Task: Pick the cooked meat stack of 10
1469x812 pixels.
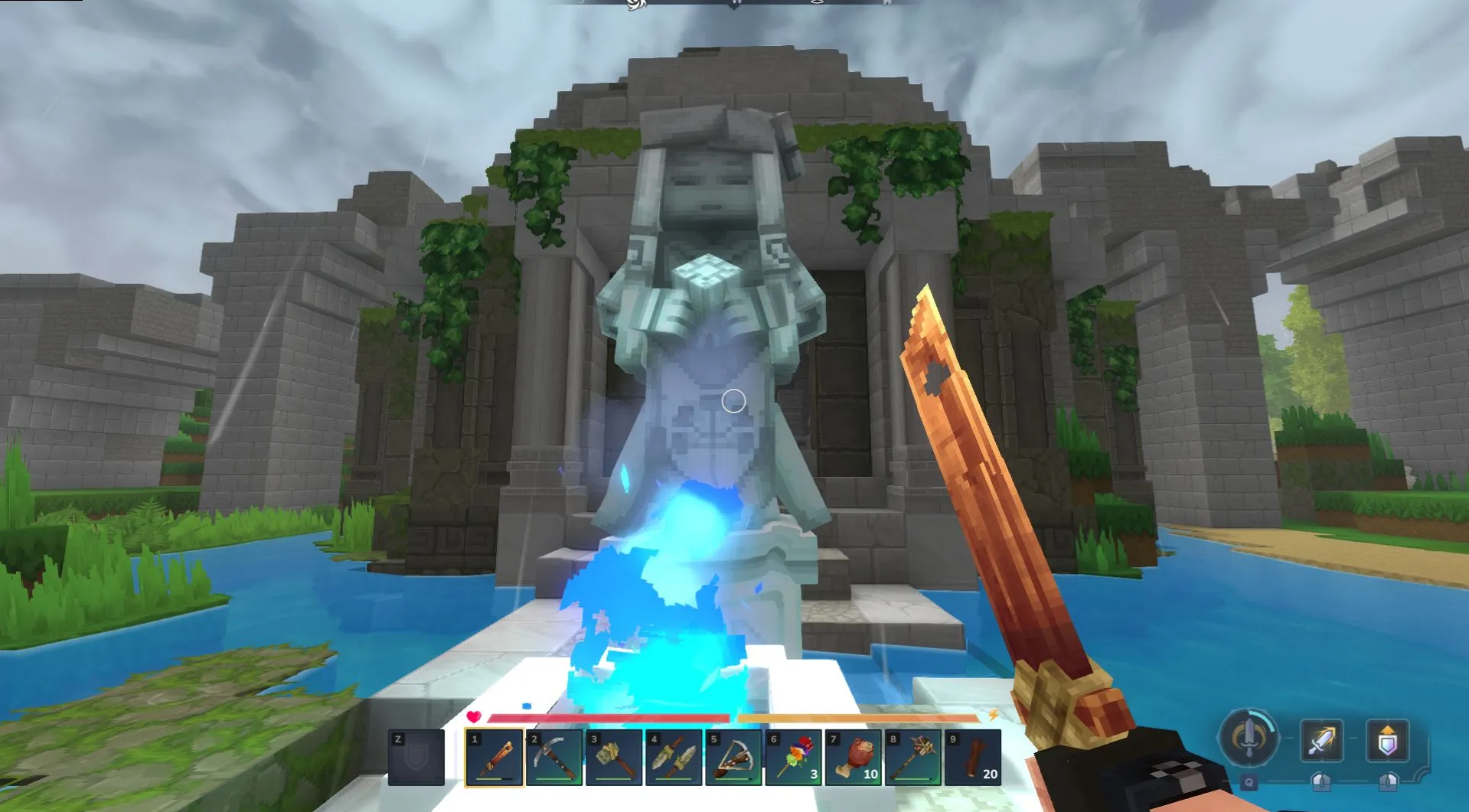Action: [x=853, y=758]
